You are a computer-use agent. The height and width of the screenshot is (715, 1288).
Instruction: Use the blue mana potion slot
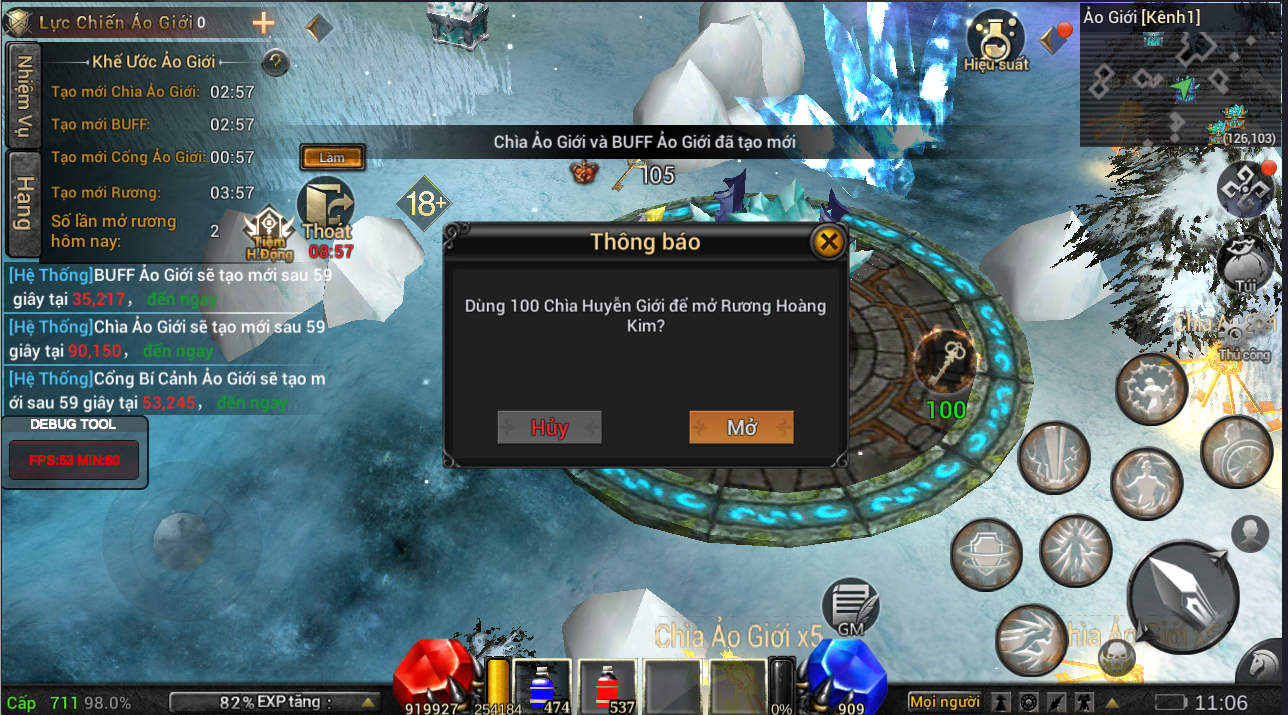pos(541,687)
